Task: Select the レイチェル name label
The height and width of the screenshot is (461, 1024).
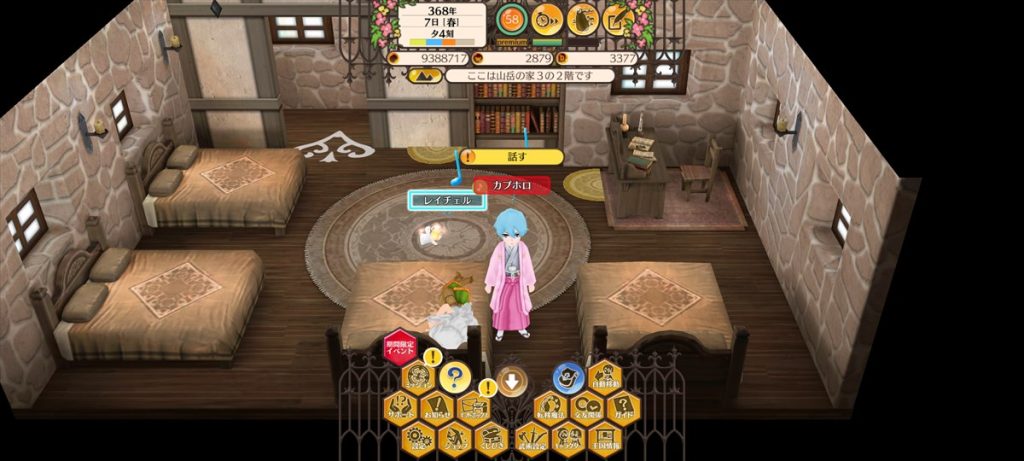Action: pos(447,200)
